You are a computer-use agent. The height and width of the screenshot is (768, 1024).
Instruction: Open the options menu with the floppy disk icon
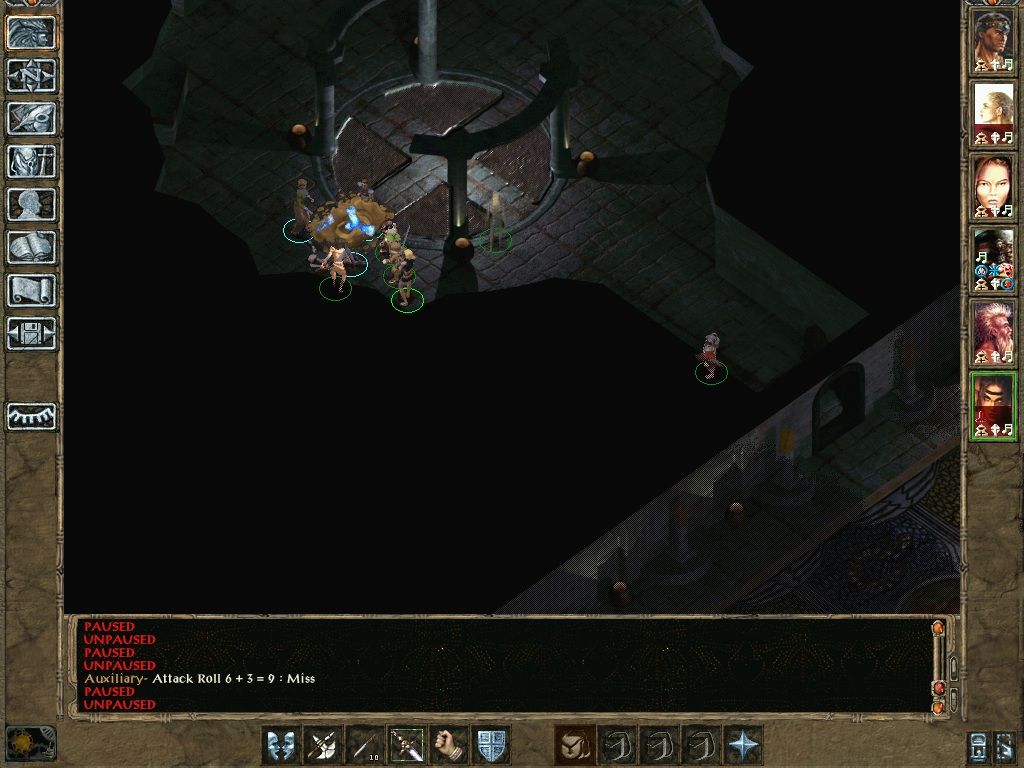click(32, 333)
